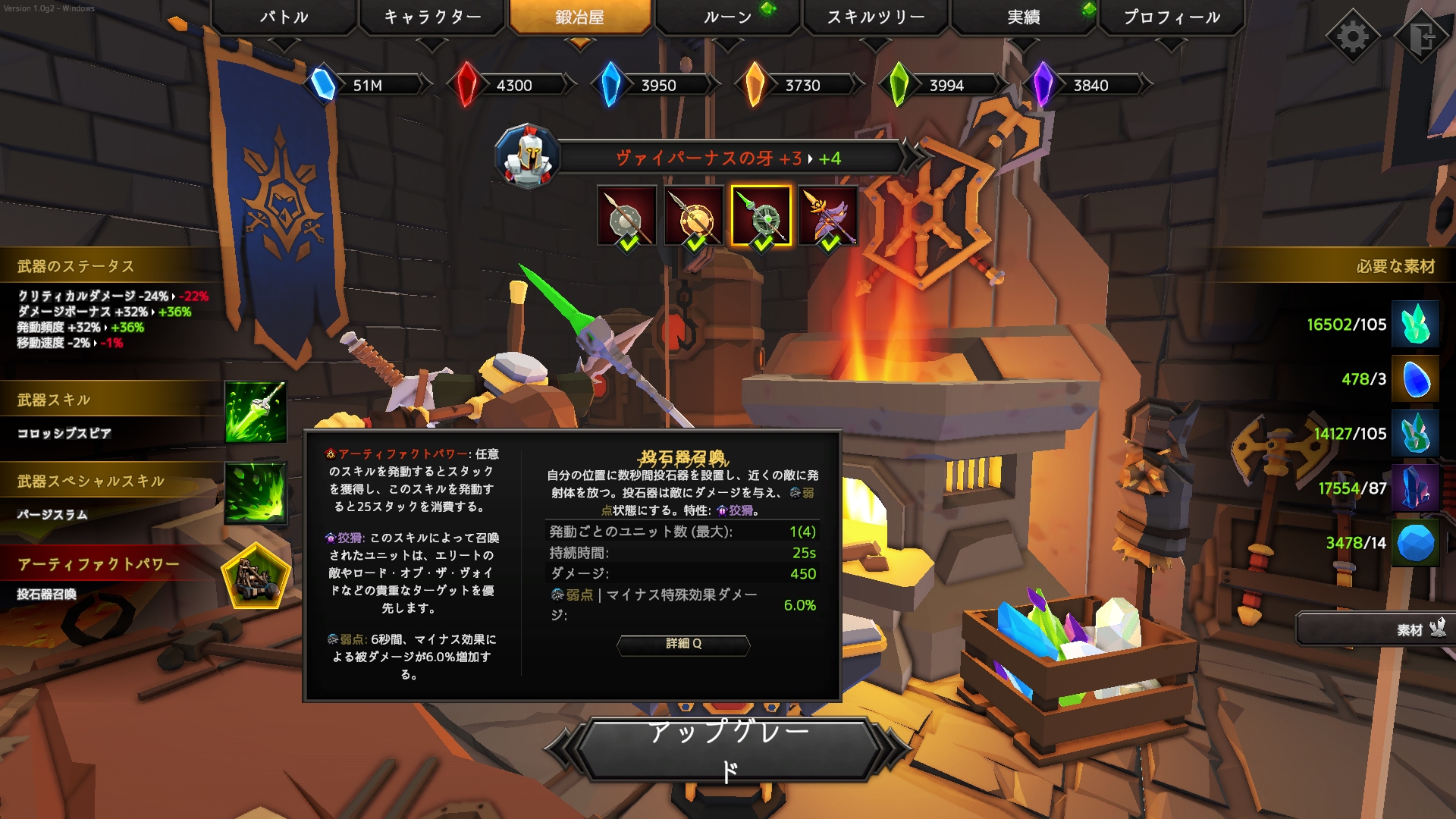The width and height of the screenshot is (1456, 819).
Task: Select the パージスラム special skill icon
Action: point(256,493)
